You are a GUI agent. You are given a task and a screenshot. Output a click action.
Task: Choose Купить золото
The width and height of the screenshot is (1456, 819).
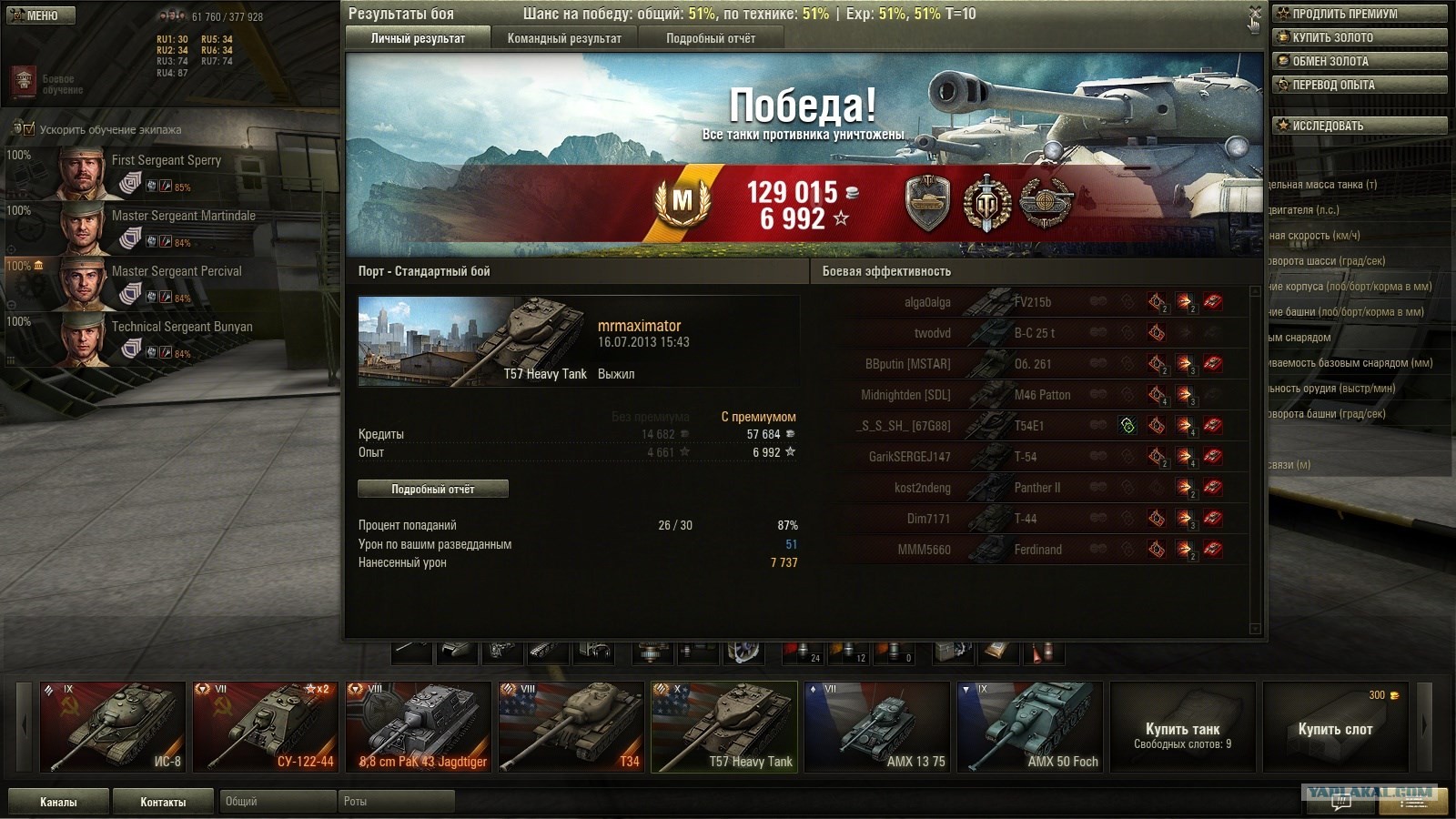click(1359, 37)
